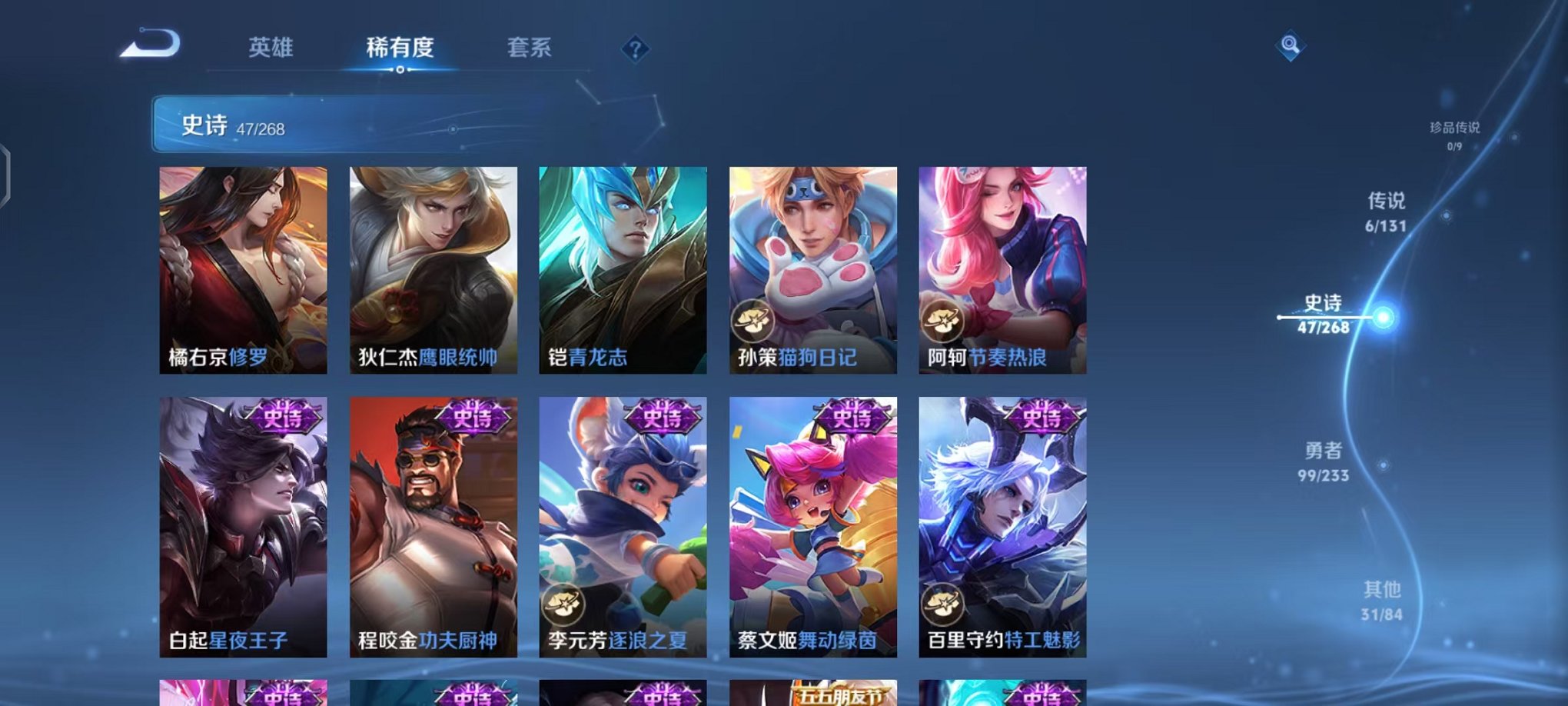The width and height of the screenshot is (1568, 706).
Task: Switch to the 套系 tab
Action: [530, 48]
